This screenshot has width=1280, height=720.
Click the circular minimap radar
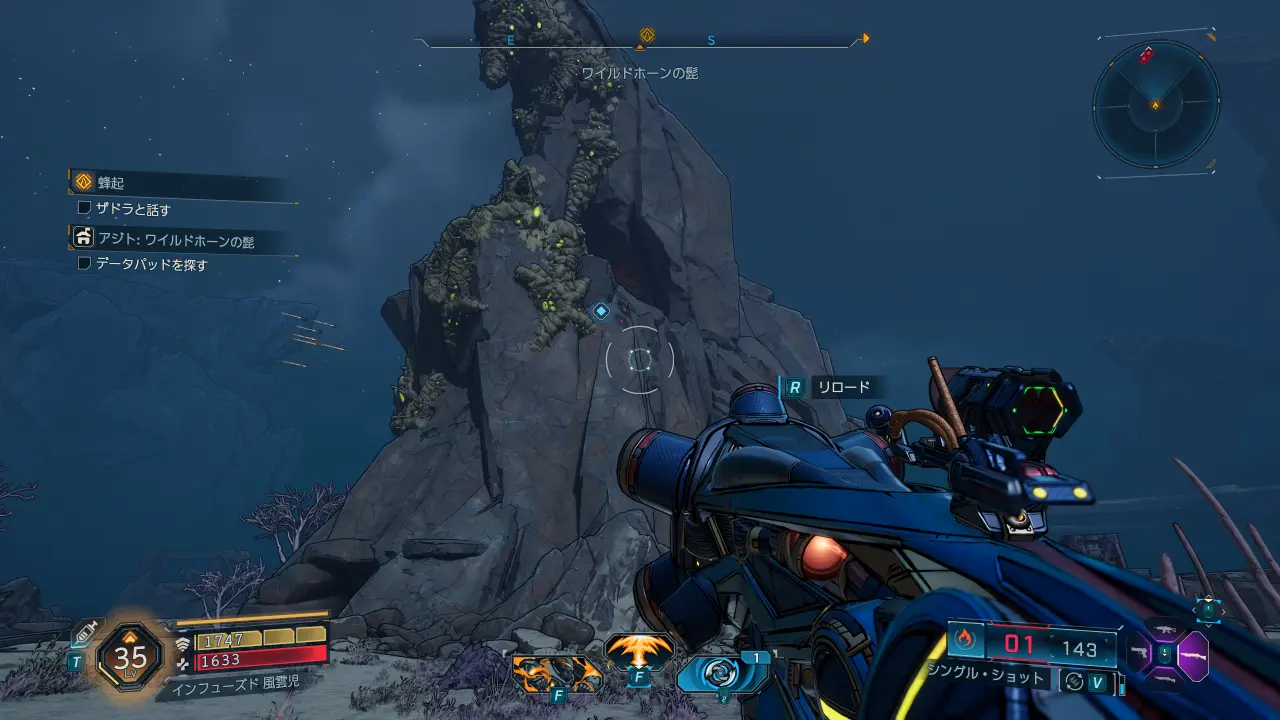tap(1155, 104)
